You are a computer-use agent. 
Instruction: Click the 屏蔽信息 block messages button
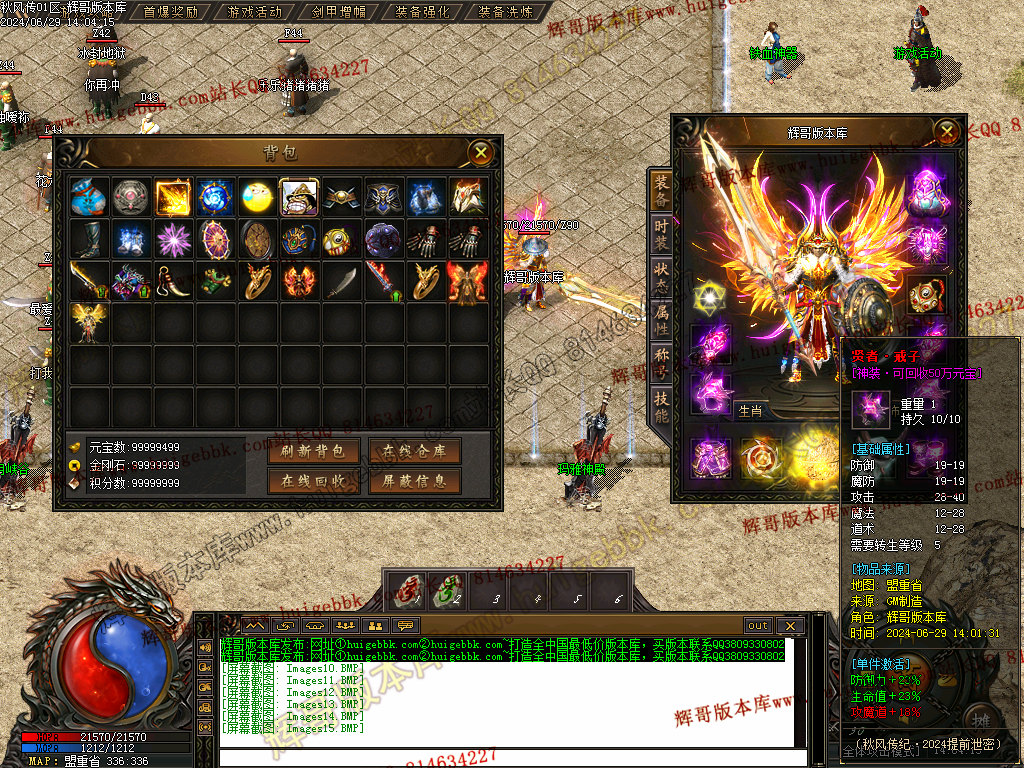[x=414, y=481]
